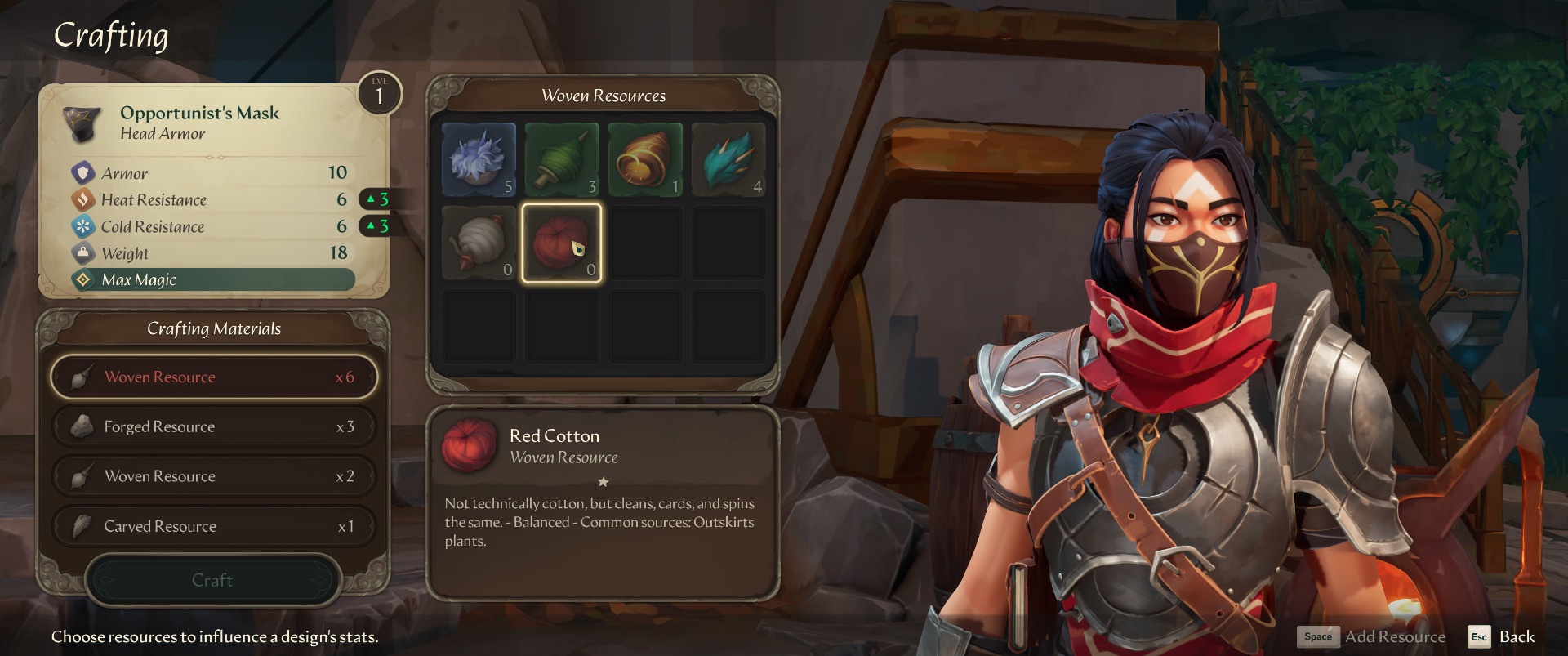Select the Red Cotton resource slot
1568x656 pixels.
coord(562,243)
